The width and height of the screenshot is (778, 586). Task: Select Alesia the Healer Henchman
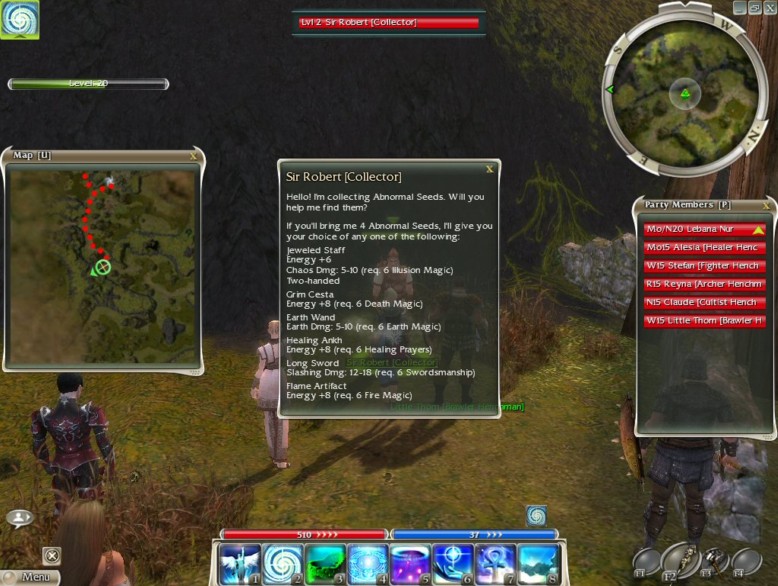(704, 248)
